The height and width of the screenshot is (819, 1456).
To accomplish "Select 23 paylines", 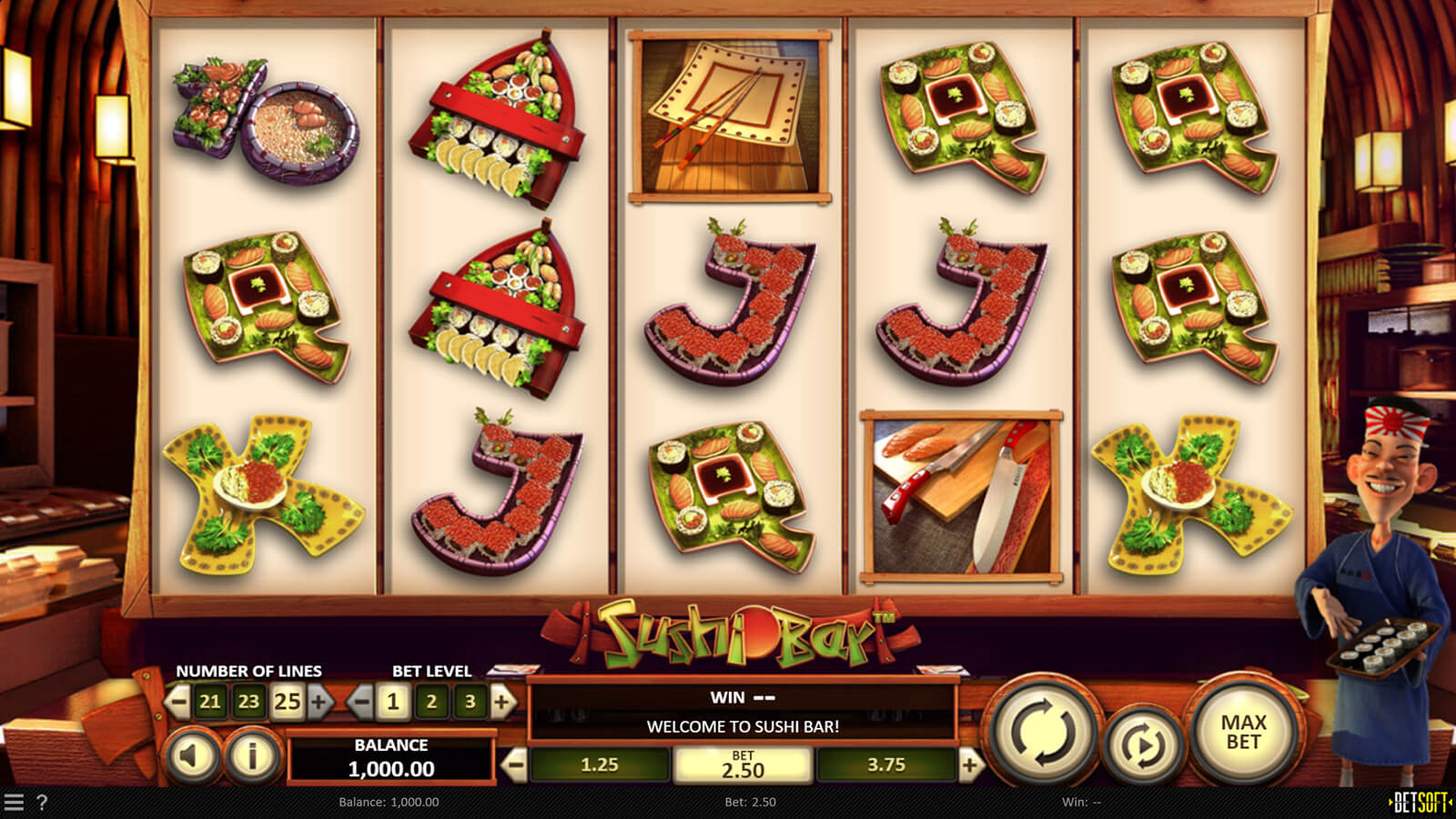I will pos(248,702).
